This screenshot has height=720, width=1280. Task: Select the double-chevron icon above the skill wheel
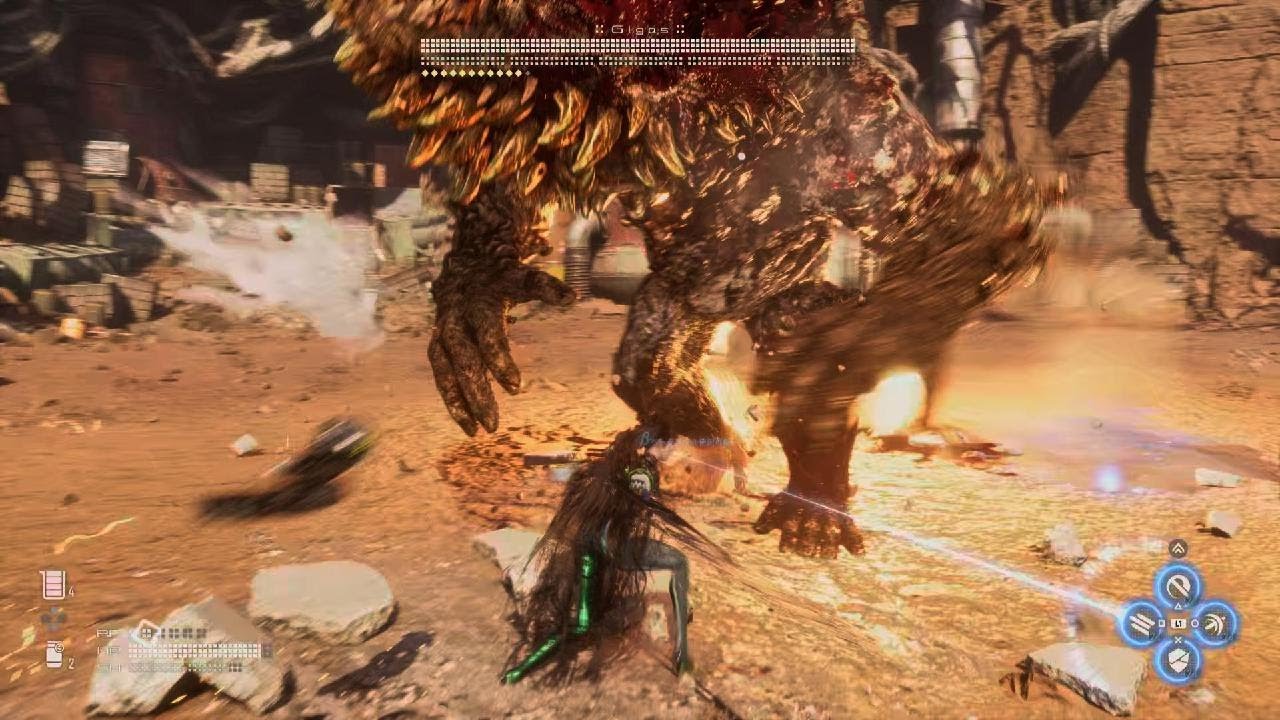1178,548
